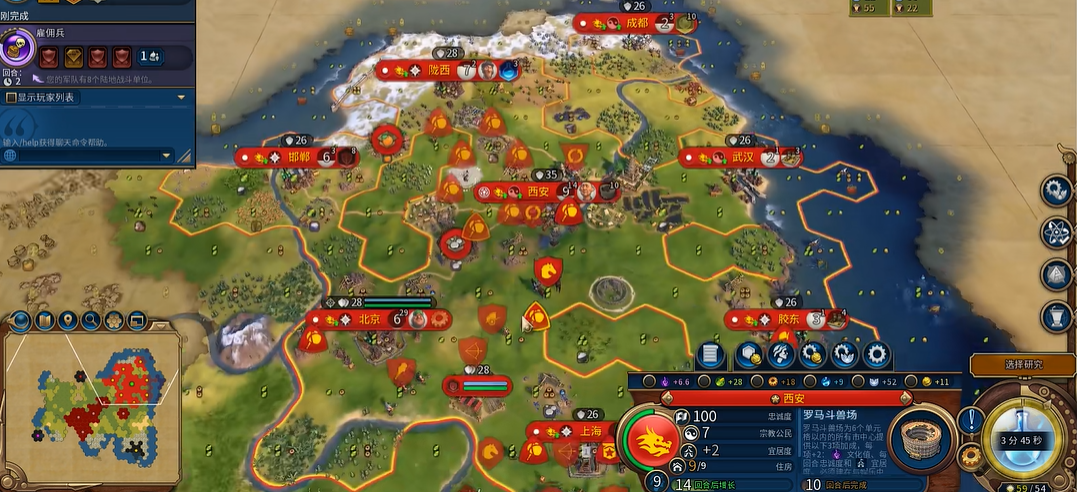Screen dimensions: 1077x492
Task: Open the map pins tool
Action: [67, 321]
